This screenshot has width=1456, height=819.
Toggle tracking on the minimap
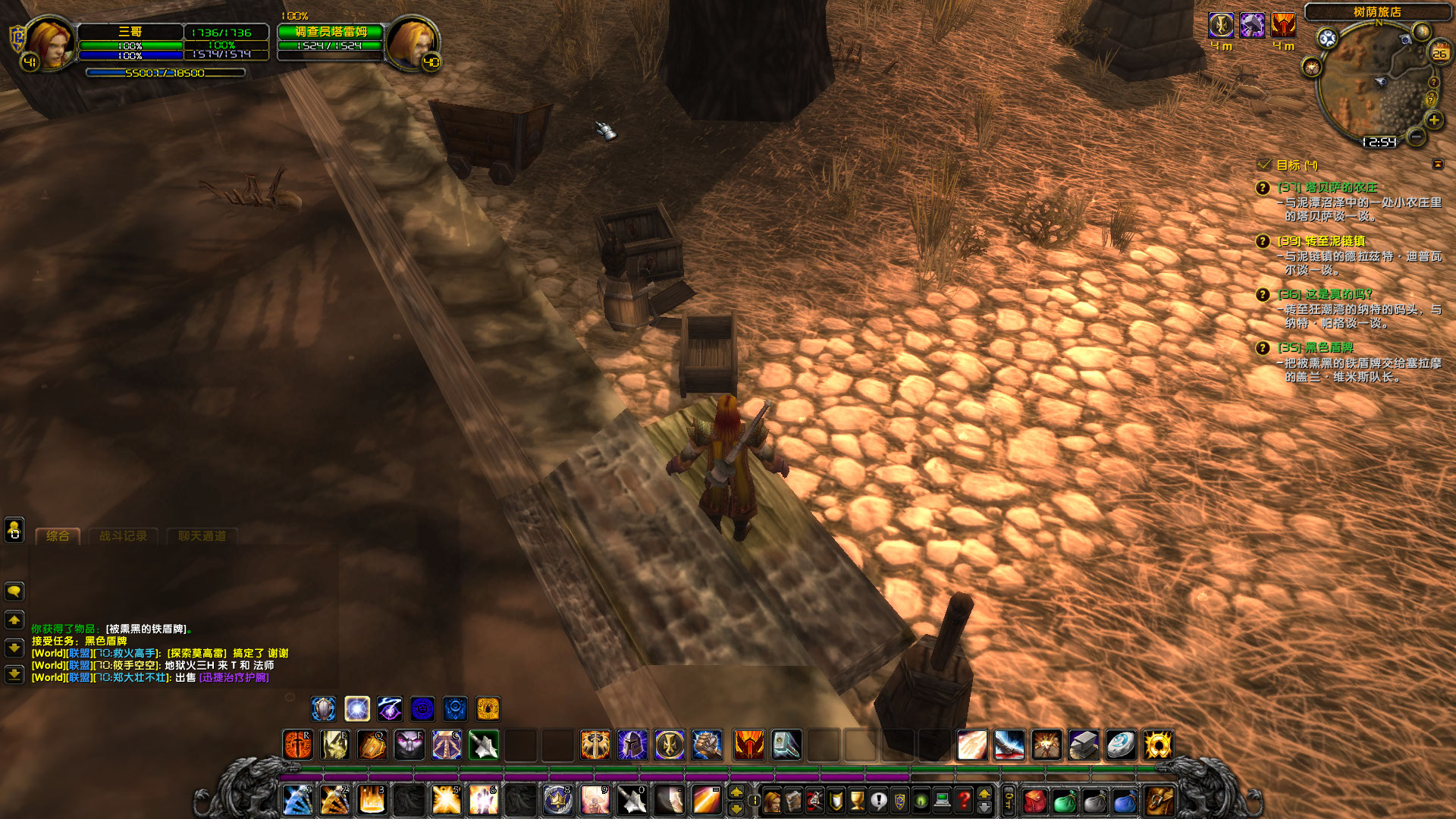coord(1327,37)
